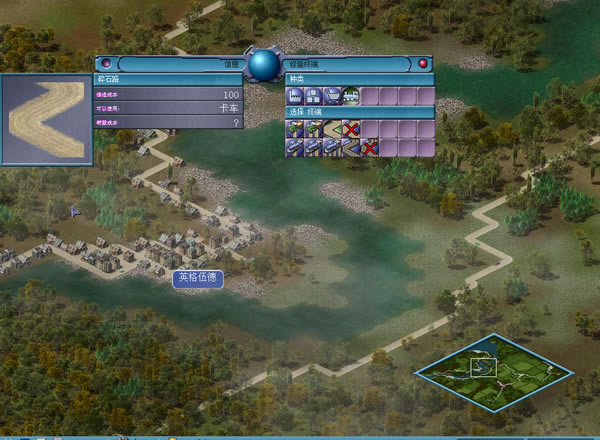
Task: Click the red button on the 信息 panel
Action: [106, 63]
